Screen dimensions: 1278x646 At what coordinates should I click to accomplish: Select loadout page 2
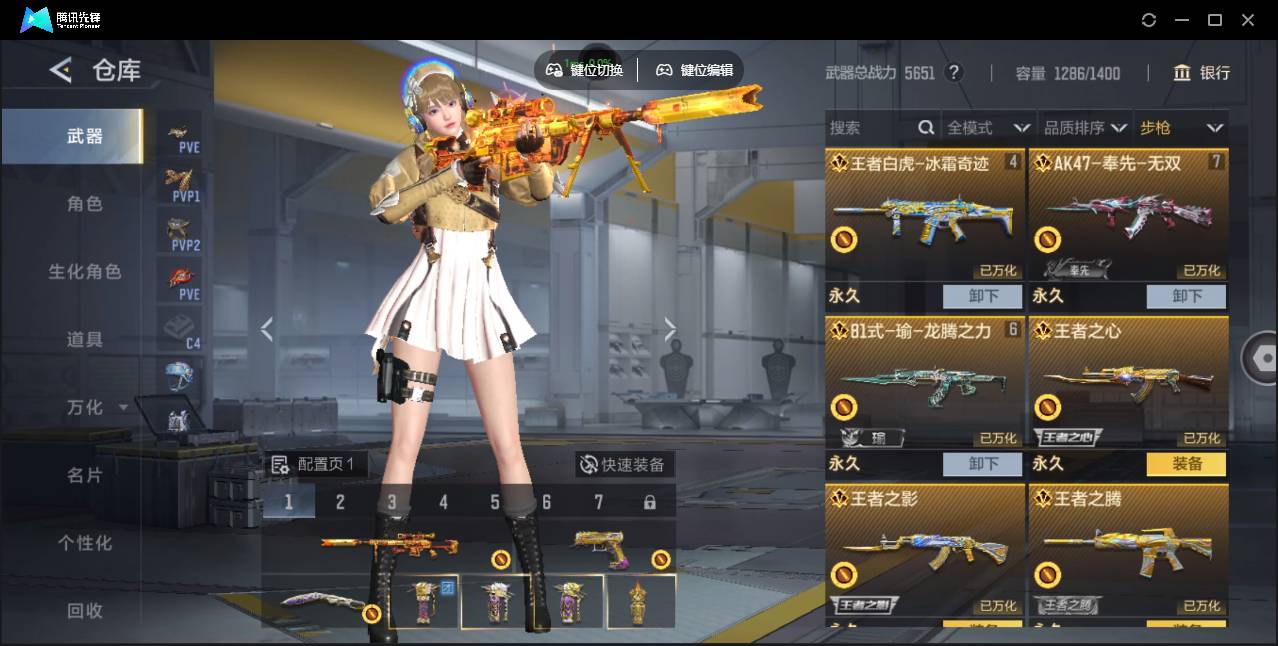point(340,502)
